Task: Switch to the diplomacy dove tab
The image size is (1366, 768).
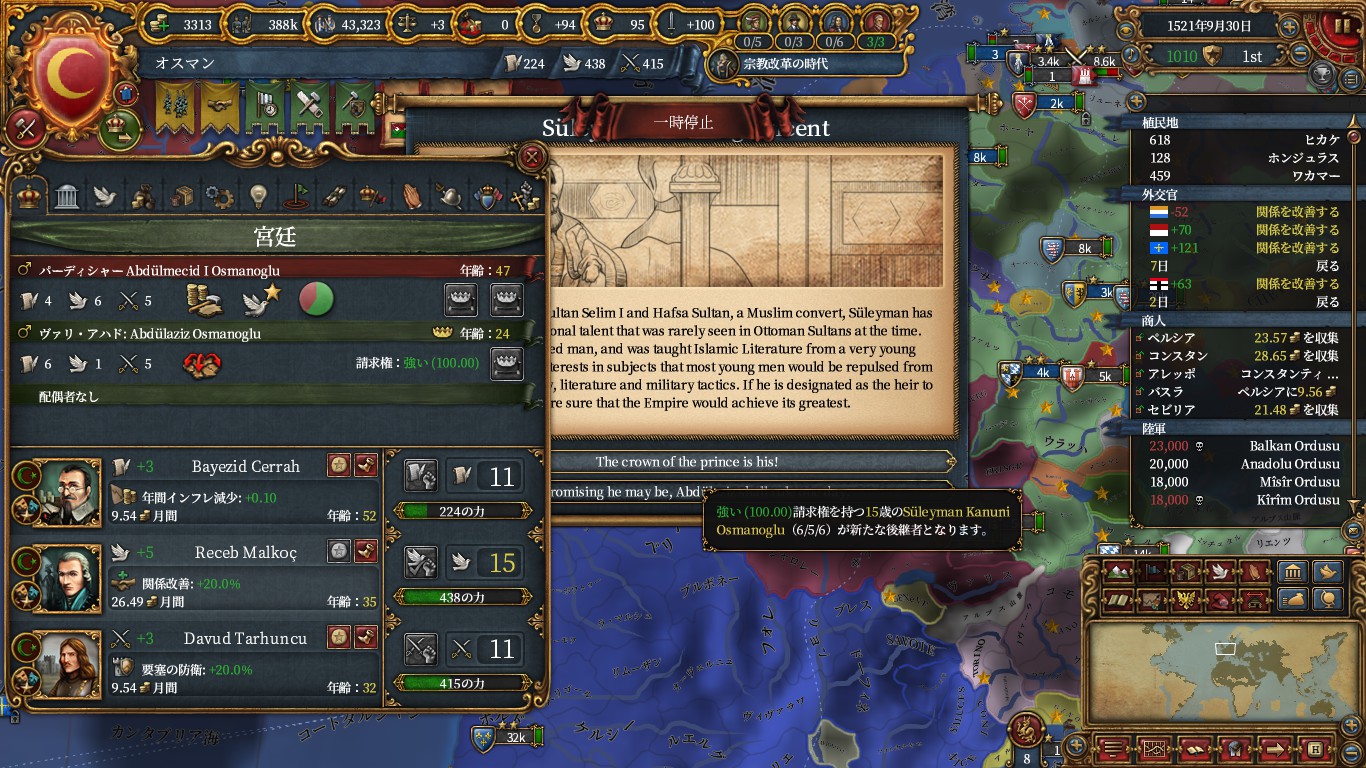Action: pos(105,195)
